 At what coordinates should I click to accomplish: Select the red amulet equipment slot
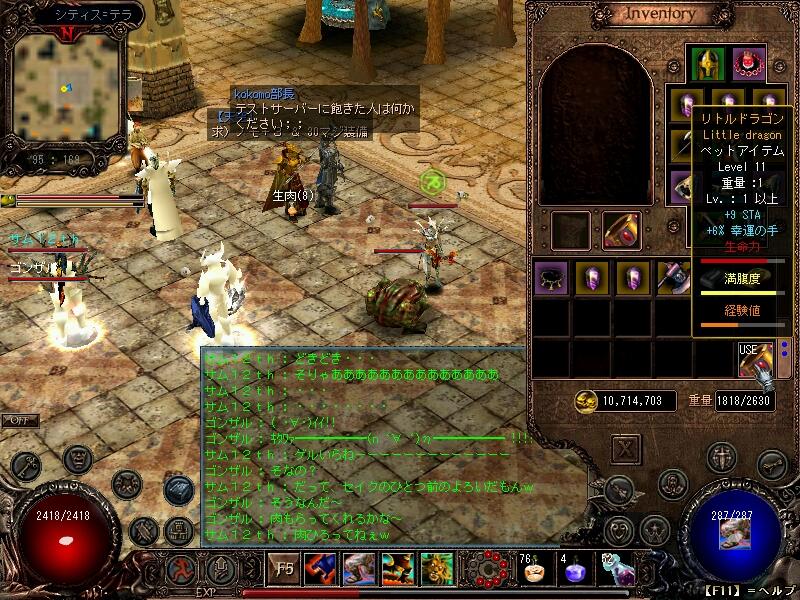click(748, 64)
